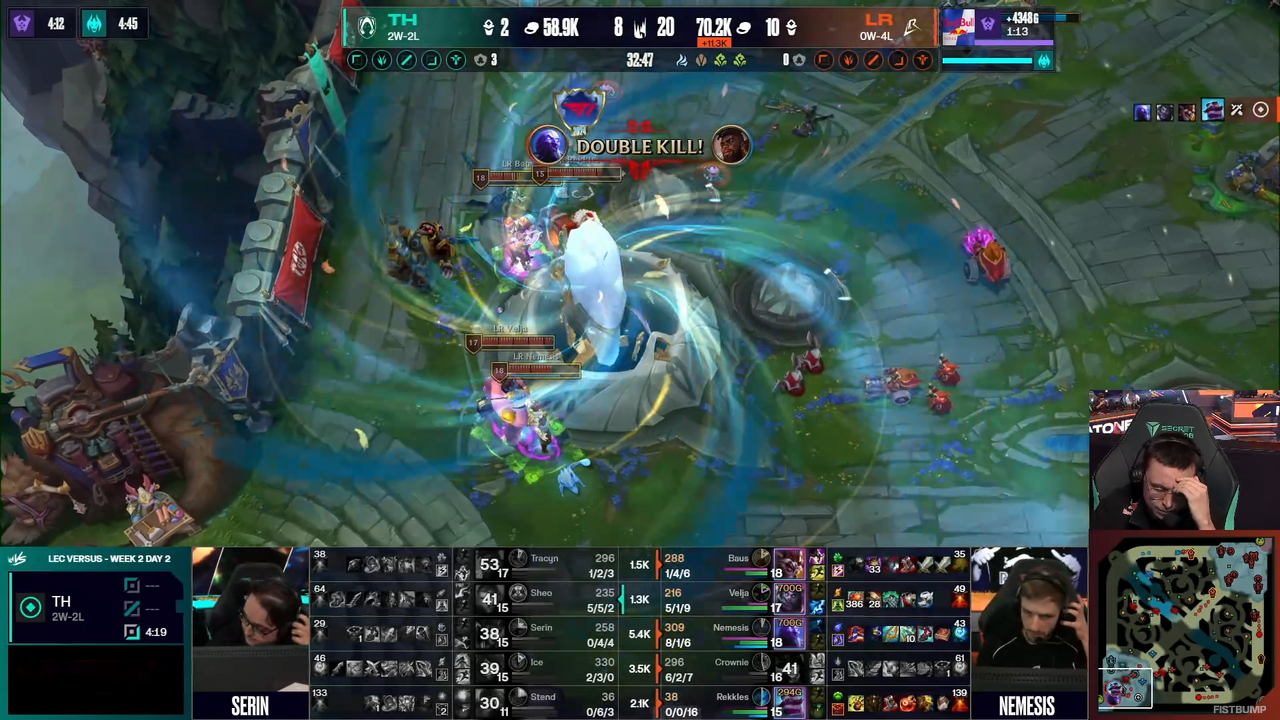Click the SERIN player nameplate
This screenshot has width=1280, height=720.
point(250,705)
